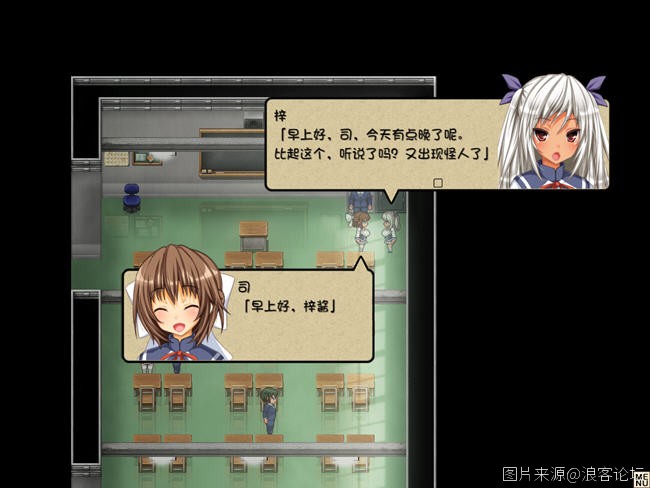Click the small square continue indicator
This screenshot has width=650, height=488.
437,182
